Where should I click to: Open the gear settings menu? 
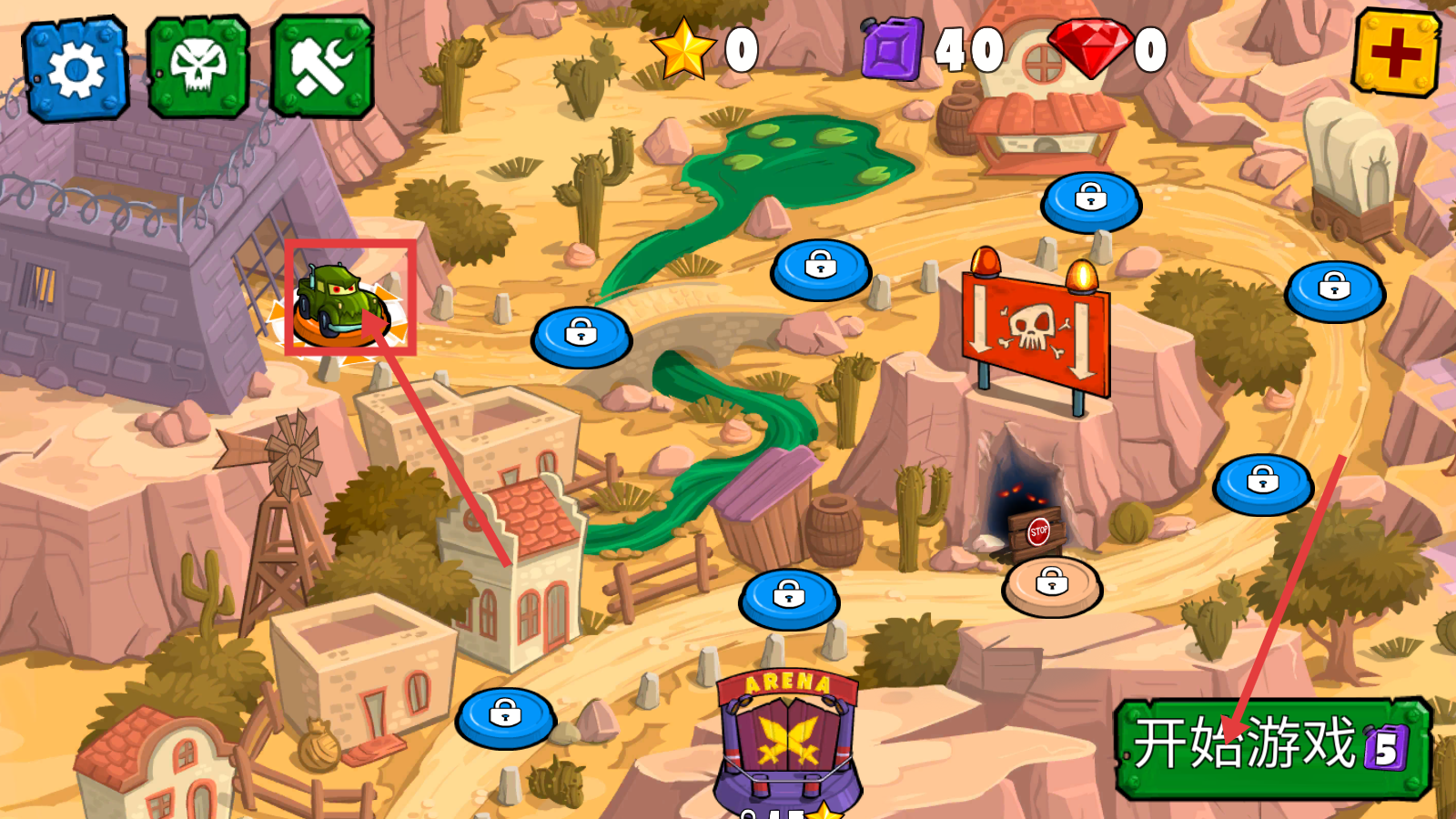tap(76, 68)
